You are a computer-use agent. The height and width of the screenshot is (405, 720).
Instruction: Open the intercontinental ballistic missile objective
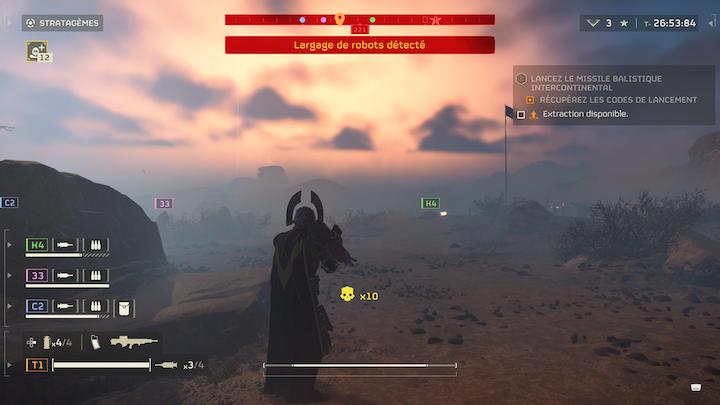[588, 83]
